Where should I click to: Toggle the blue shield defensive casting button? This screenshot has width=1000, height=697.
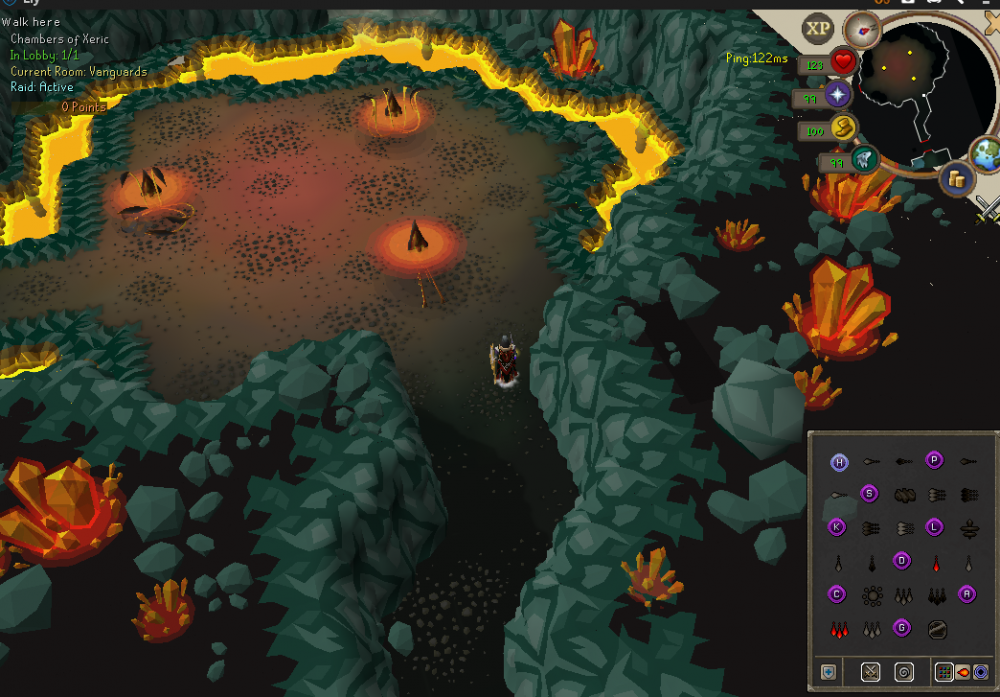pos(828,672)
